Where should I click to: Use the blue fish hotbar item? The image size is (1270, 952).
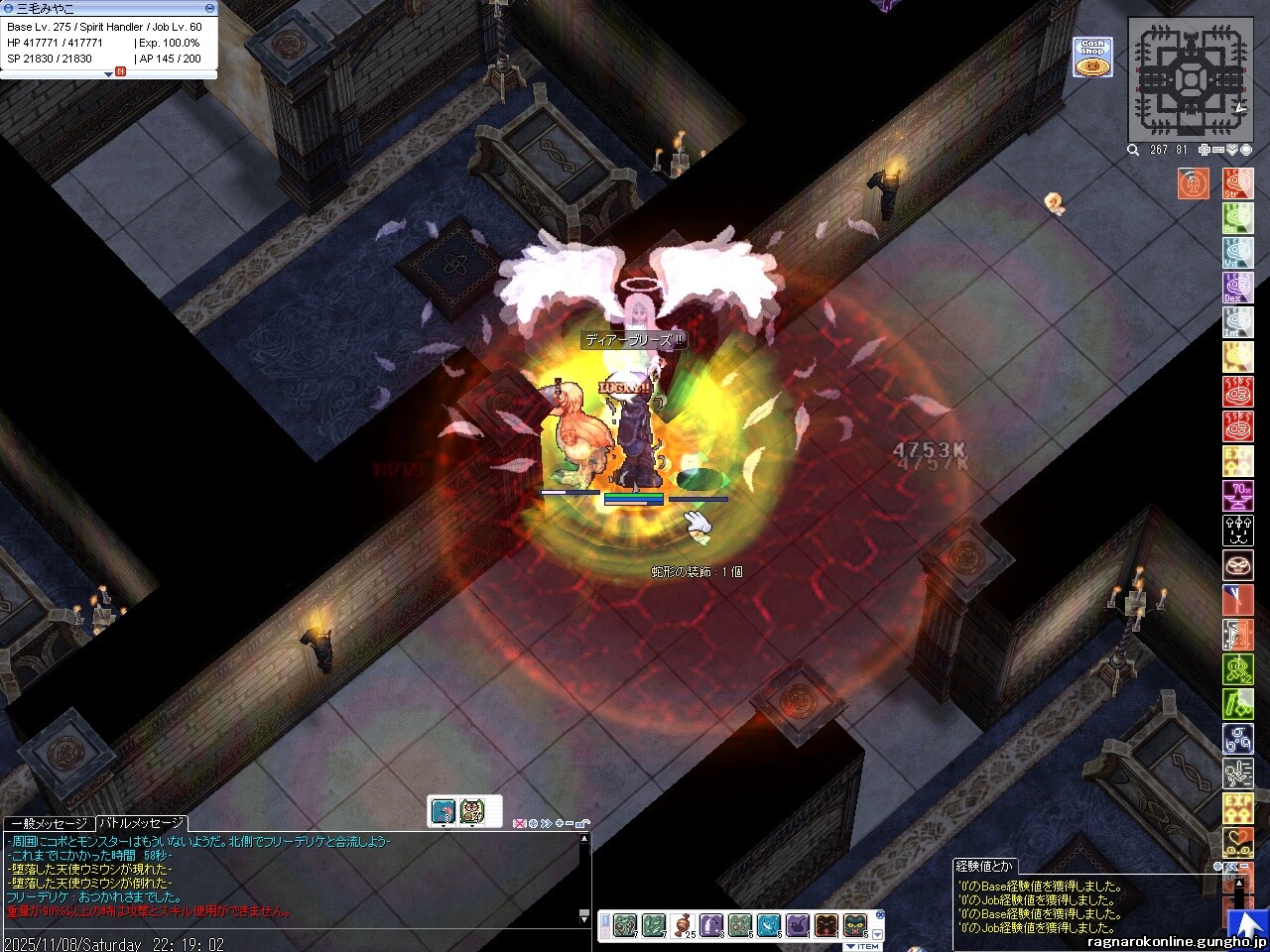[769, 926]
